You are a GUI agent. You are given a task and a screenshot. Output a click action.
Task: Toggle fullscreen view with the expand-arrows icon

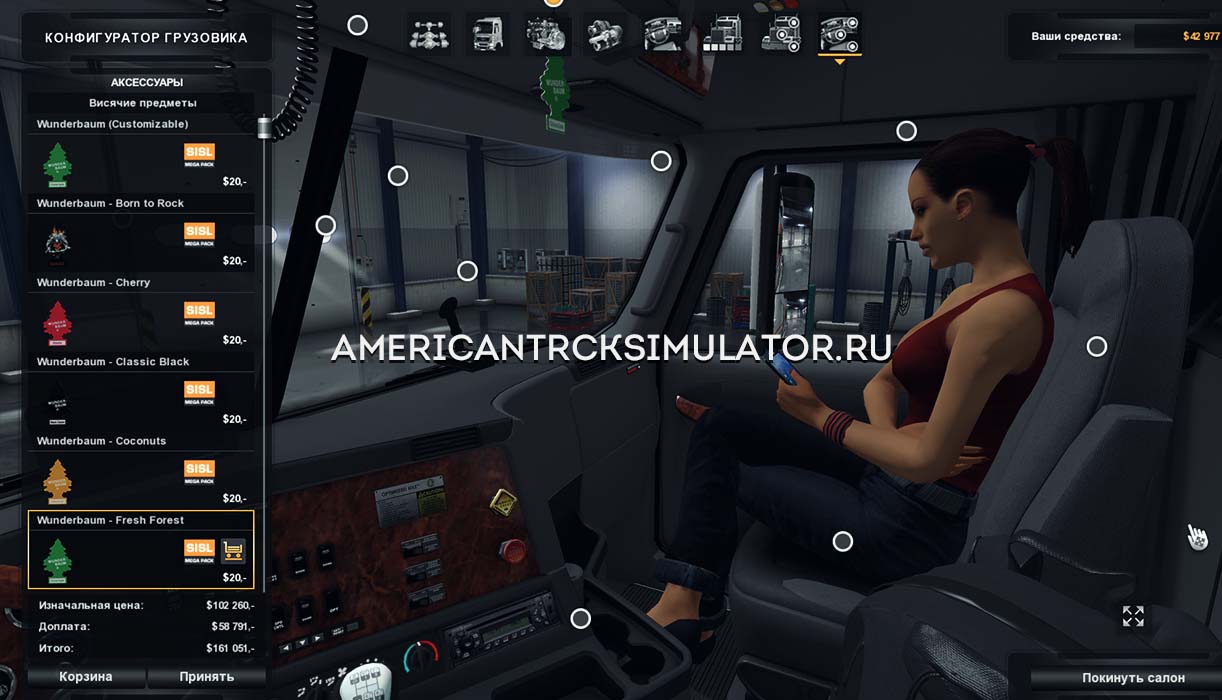pyautogui.click(x=1133, y=616)
